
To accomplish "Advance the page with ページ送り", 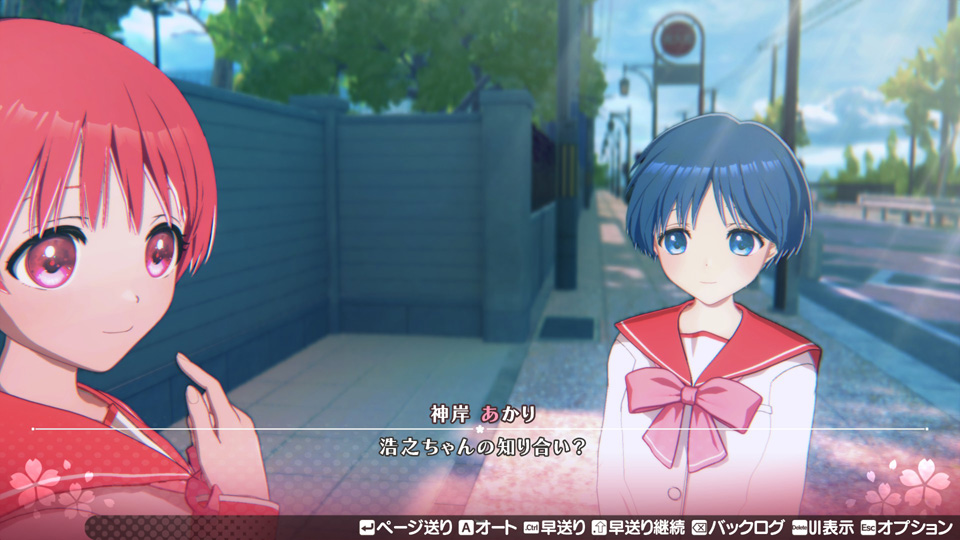I will point(405,527).
